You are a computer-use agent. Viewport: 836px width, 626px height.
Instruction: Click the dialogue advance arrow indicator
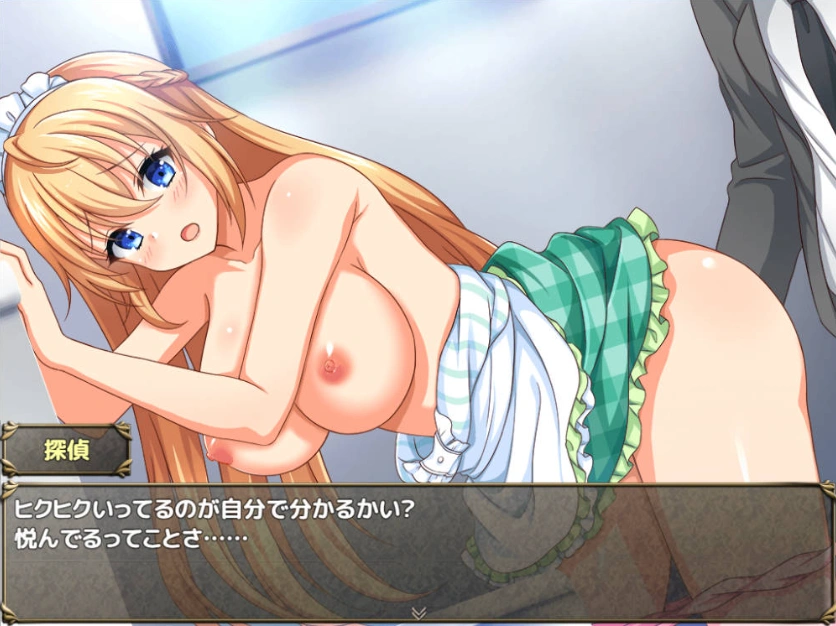(x=419, y=611)
